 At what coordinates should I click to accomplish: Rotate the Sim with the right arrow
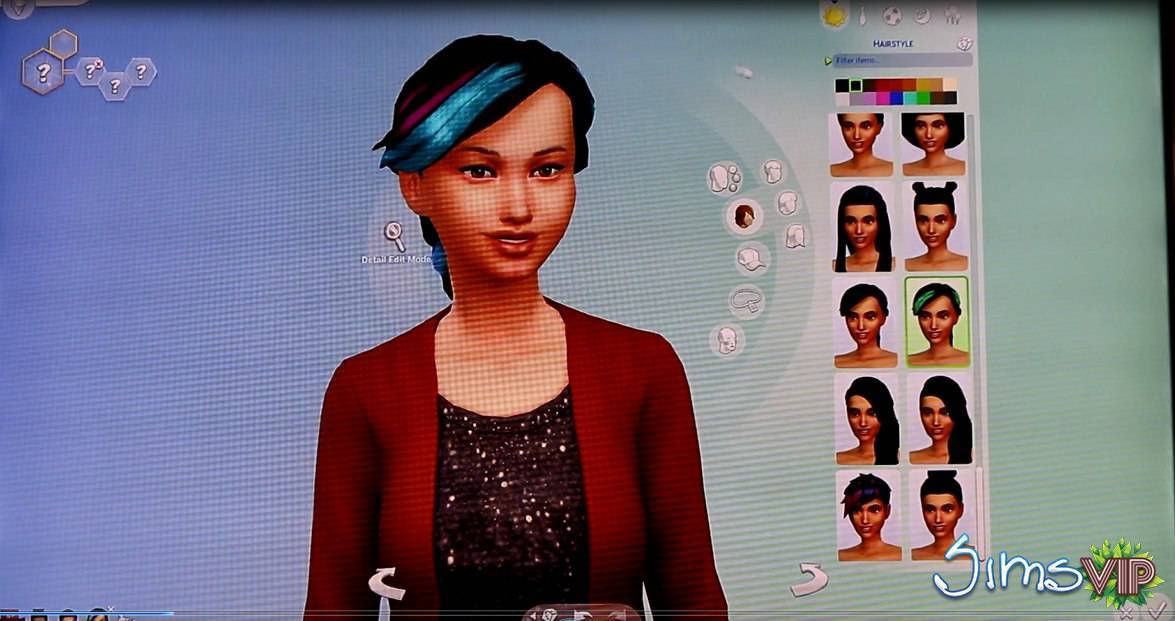tap(809, 577)
